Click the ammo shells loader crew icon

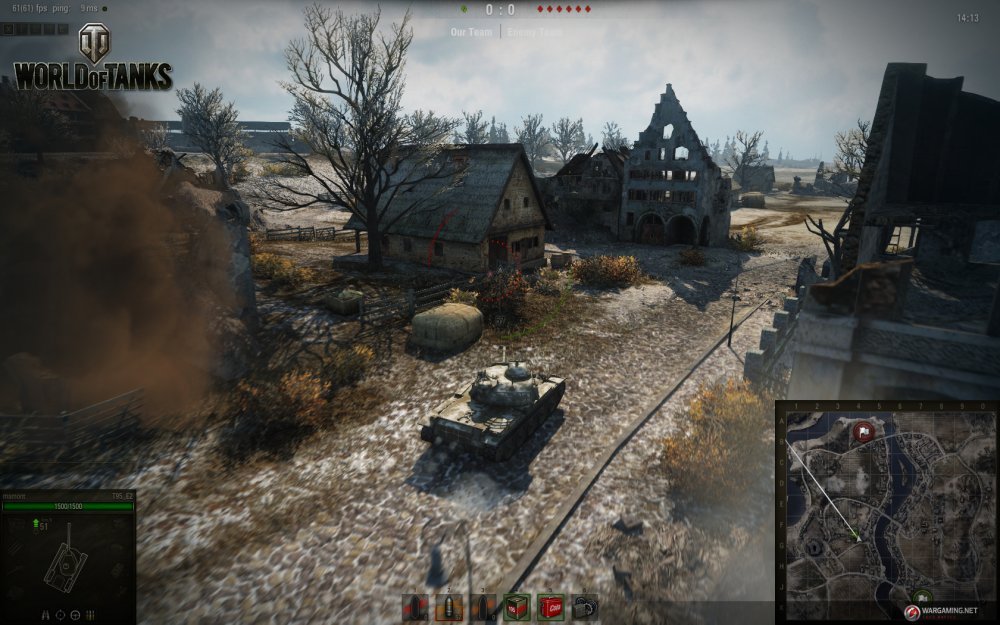[x=91, y=614]
